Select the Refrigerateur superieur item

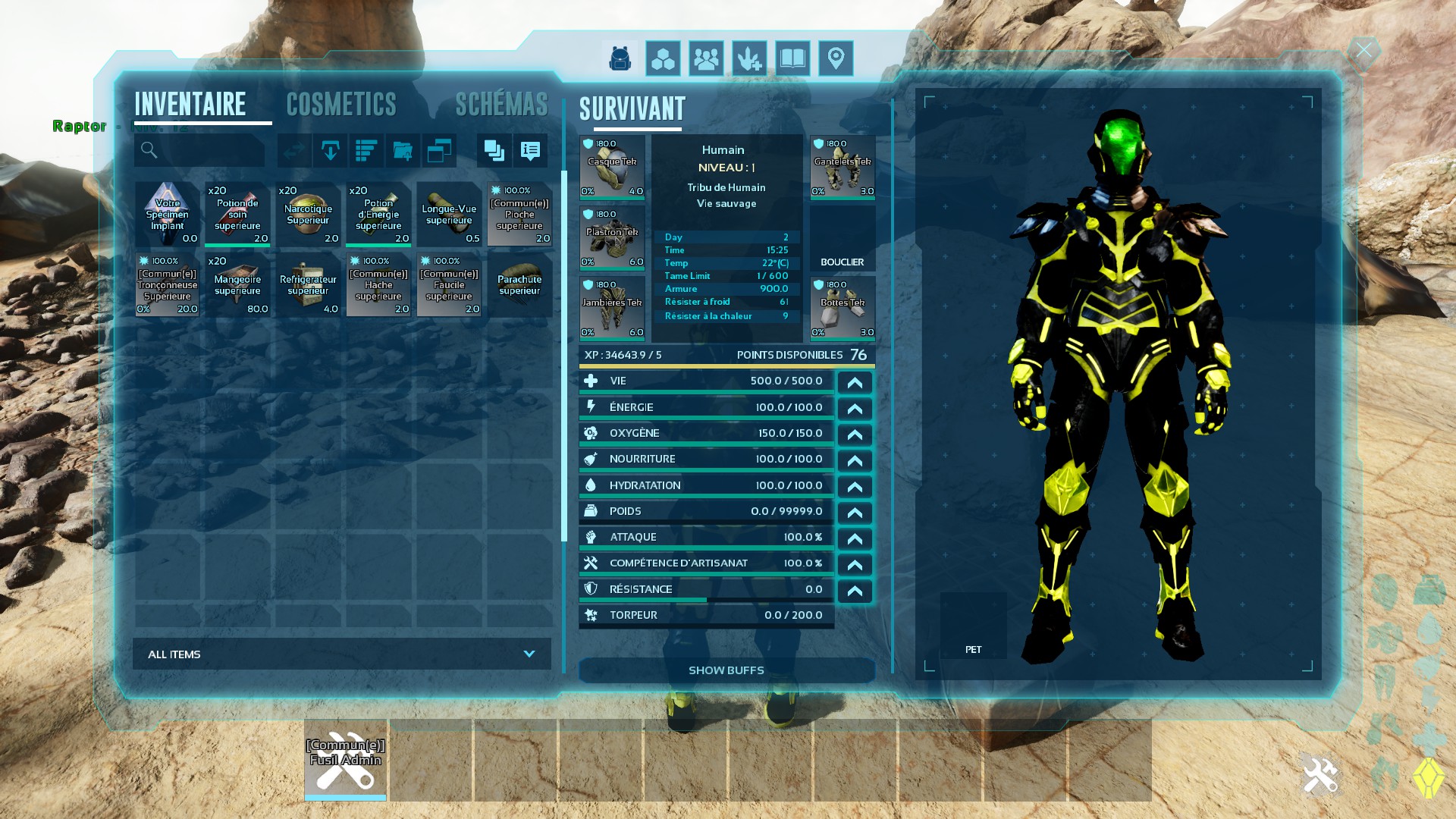(308, 285)
